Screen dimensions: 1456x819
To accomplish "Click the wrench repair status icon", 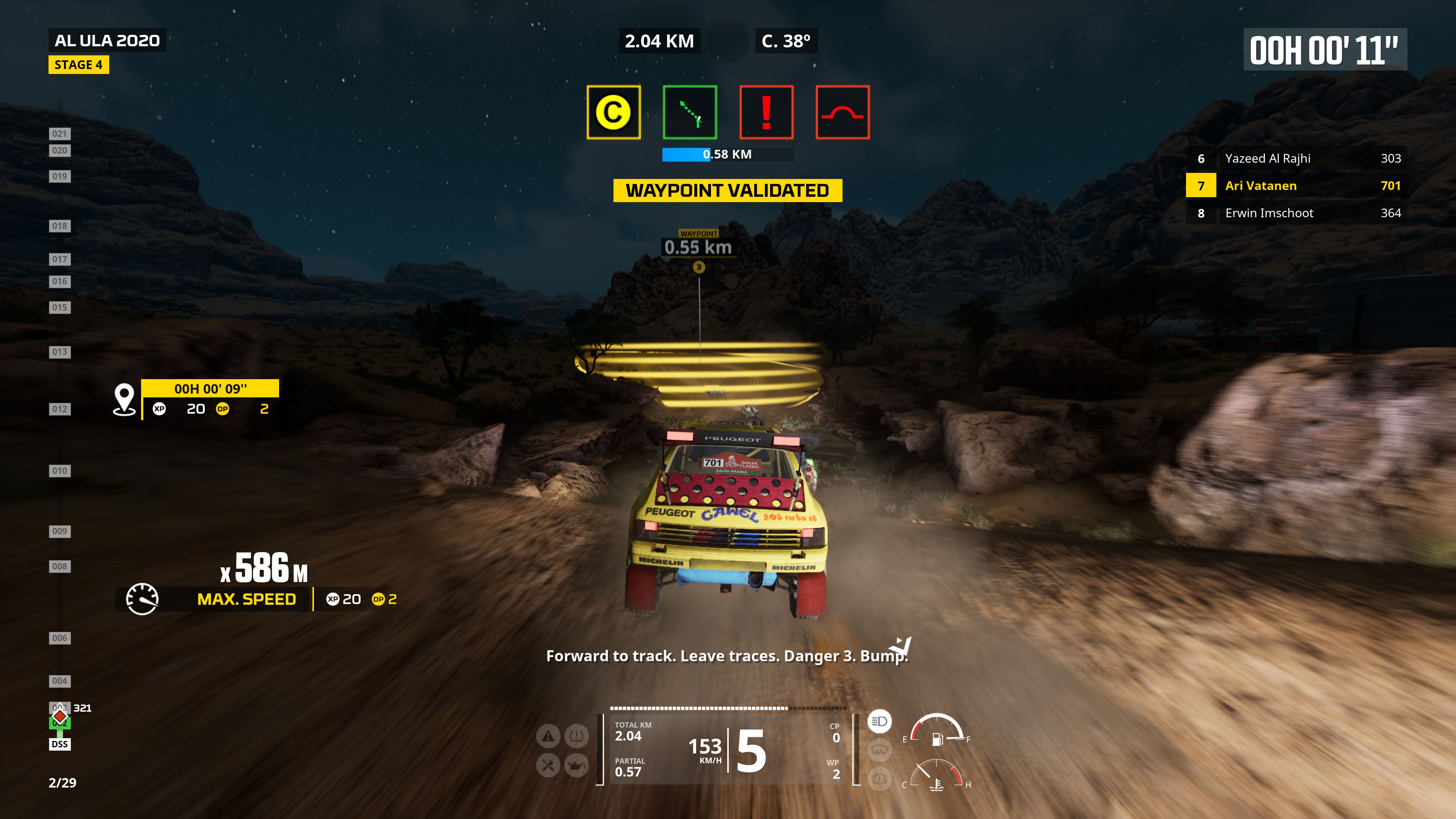I will pyautogui.click(x=548, y=765).
